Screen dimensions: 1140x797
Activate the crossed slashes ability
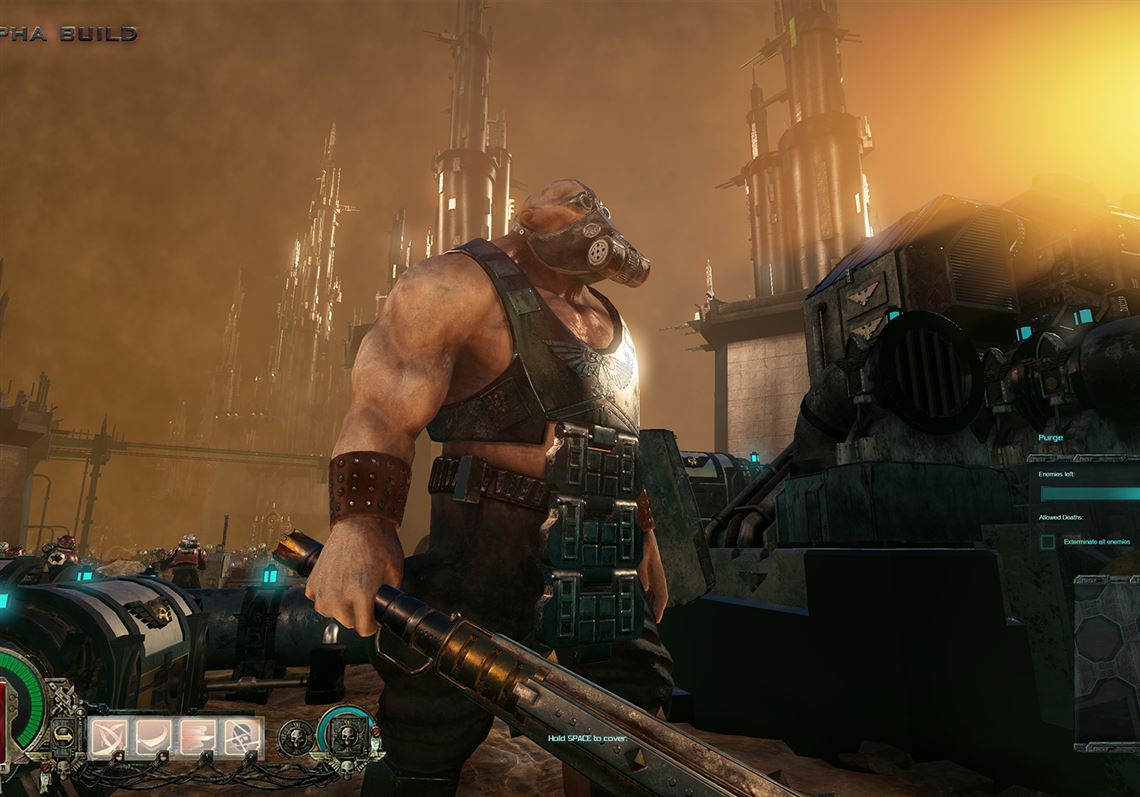coord(108,737)
